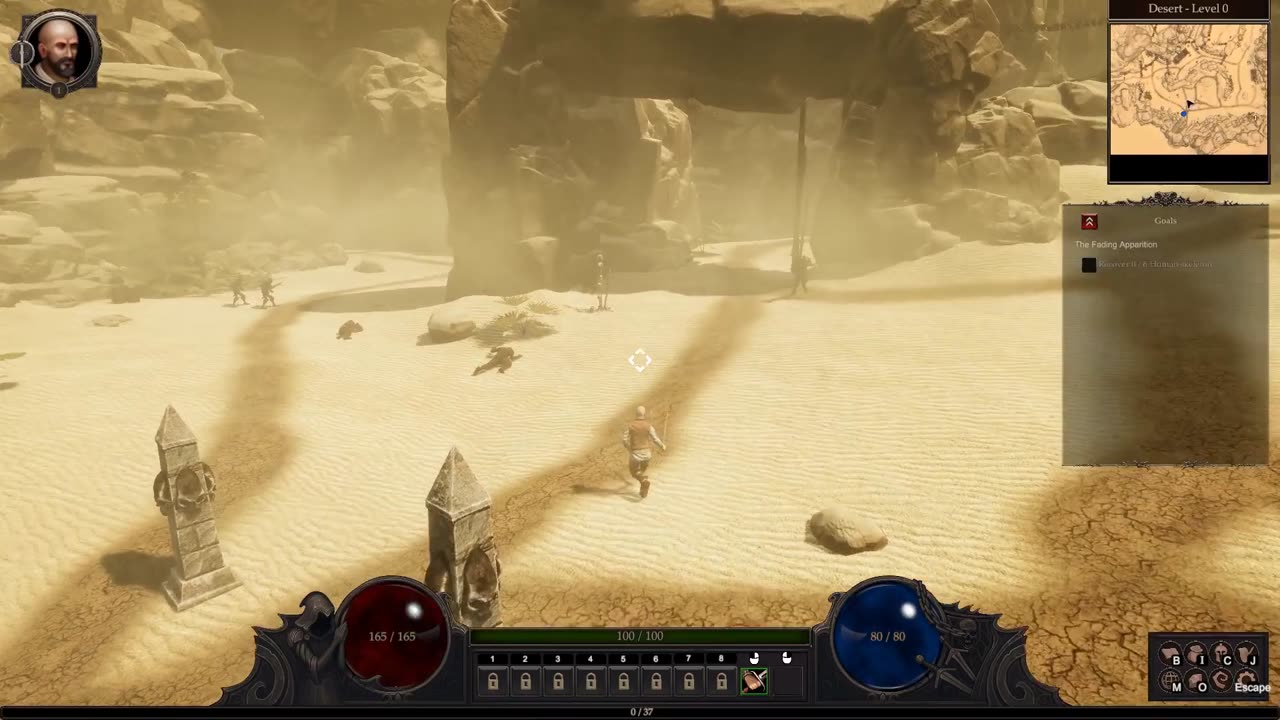Click the menu icon marked O

tap(1196, 682)
